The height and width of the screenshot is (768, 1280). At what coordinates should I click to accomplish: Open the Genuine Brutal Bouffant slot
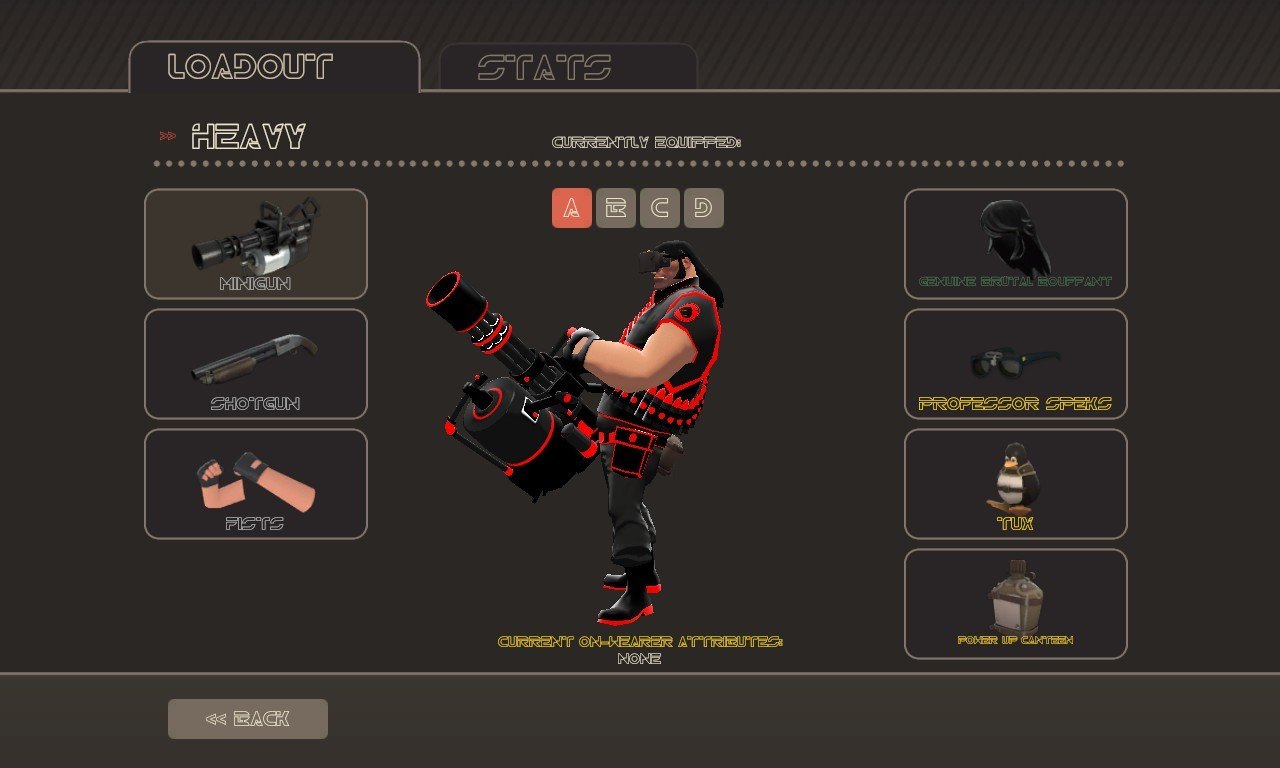tap(1016, 244)
